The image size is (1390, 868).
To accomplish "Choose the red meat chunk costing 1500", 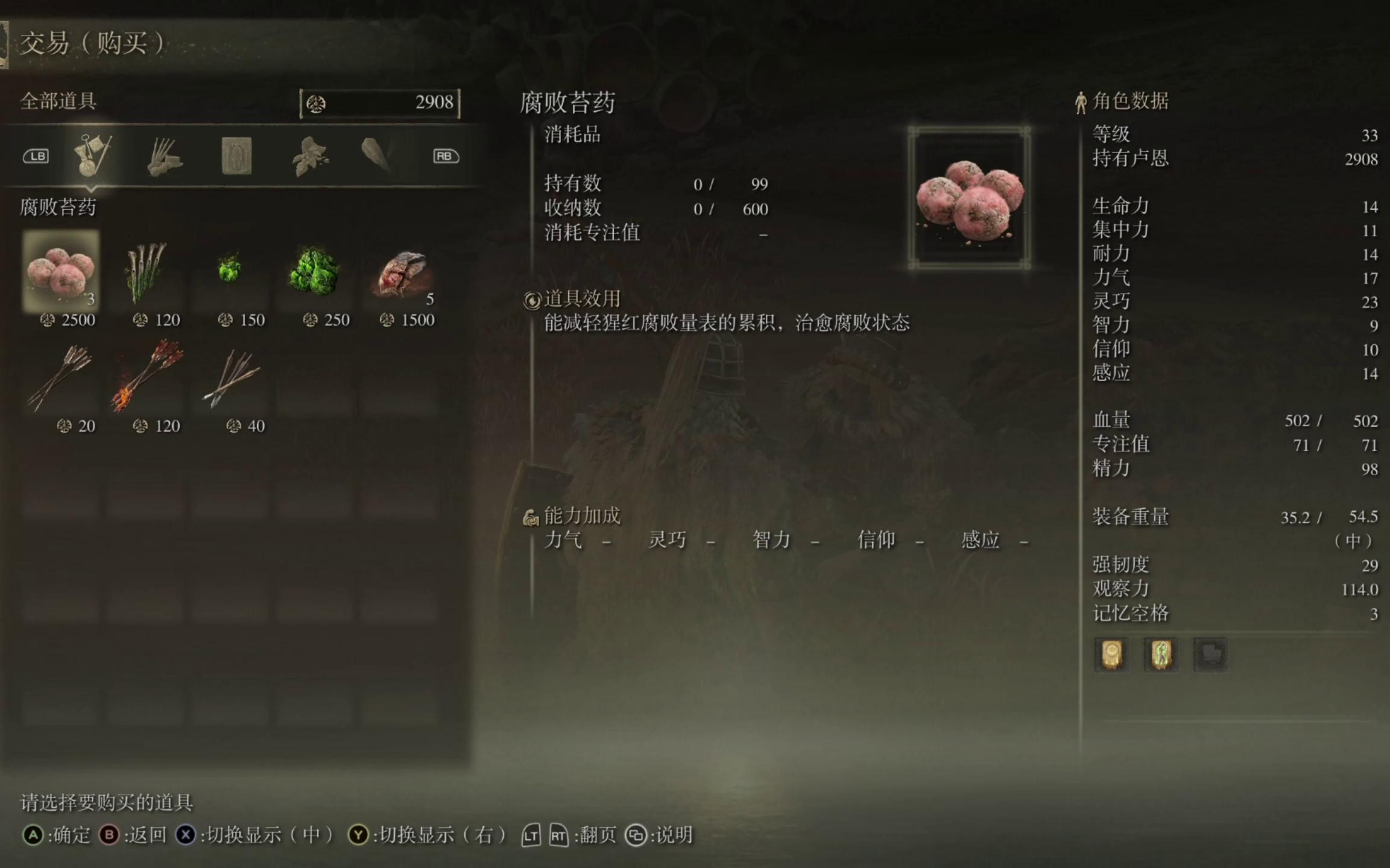I will pos(401,272).
